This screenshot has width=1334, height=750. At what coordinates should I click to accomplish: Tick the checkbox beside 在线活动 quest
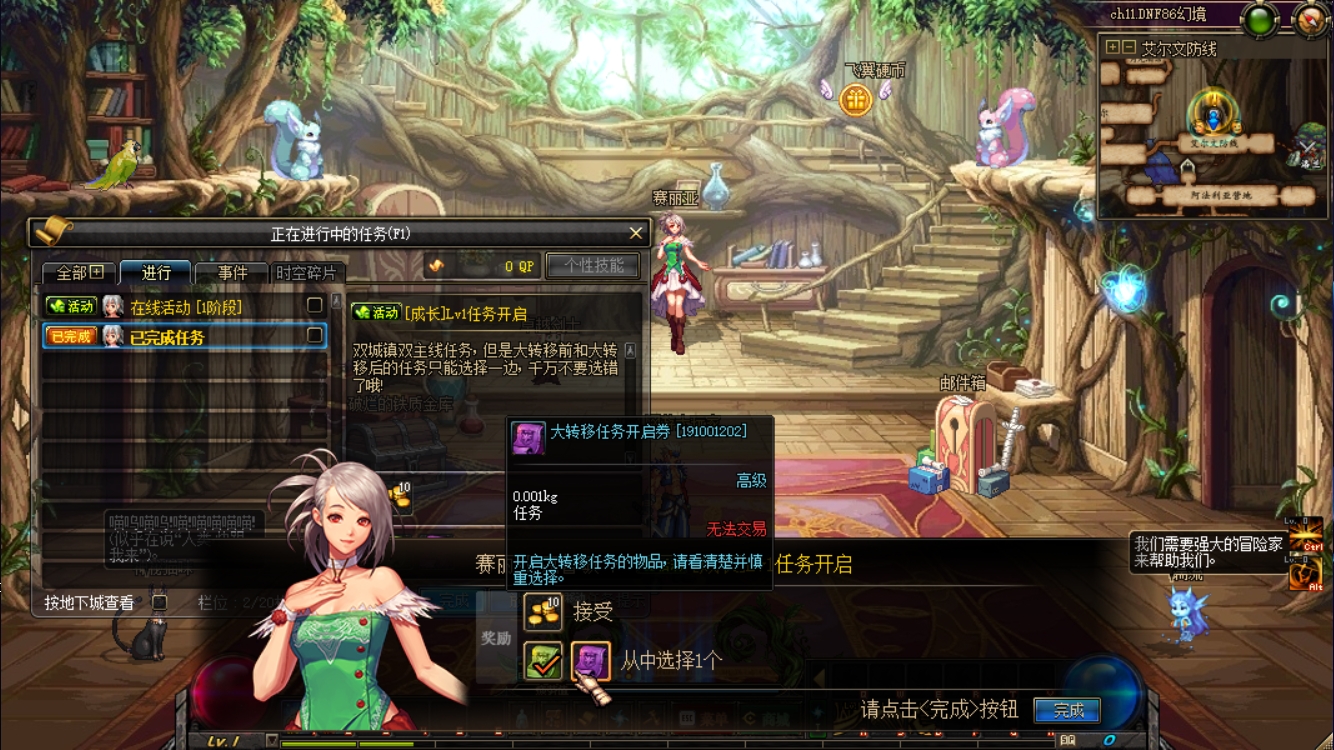pos(315,305)
